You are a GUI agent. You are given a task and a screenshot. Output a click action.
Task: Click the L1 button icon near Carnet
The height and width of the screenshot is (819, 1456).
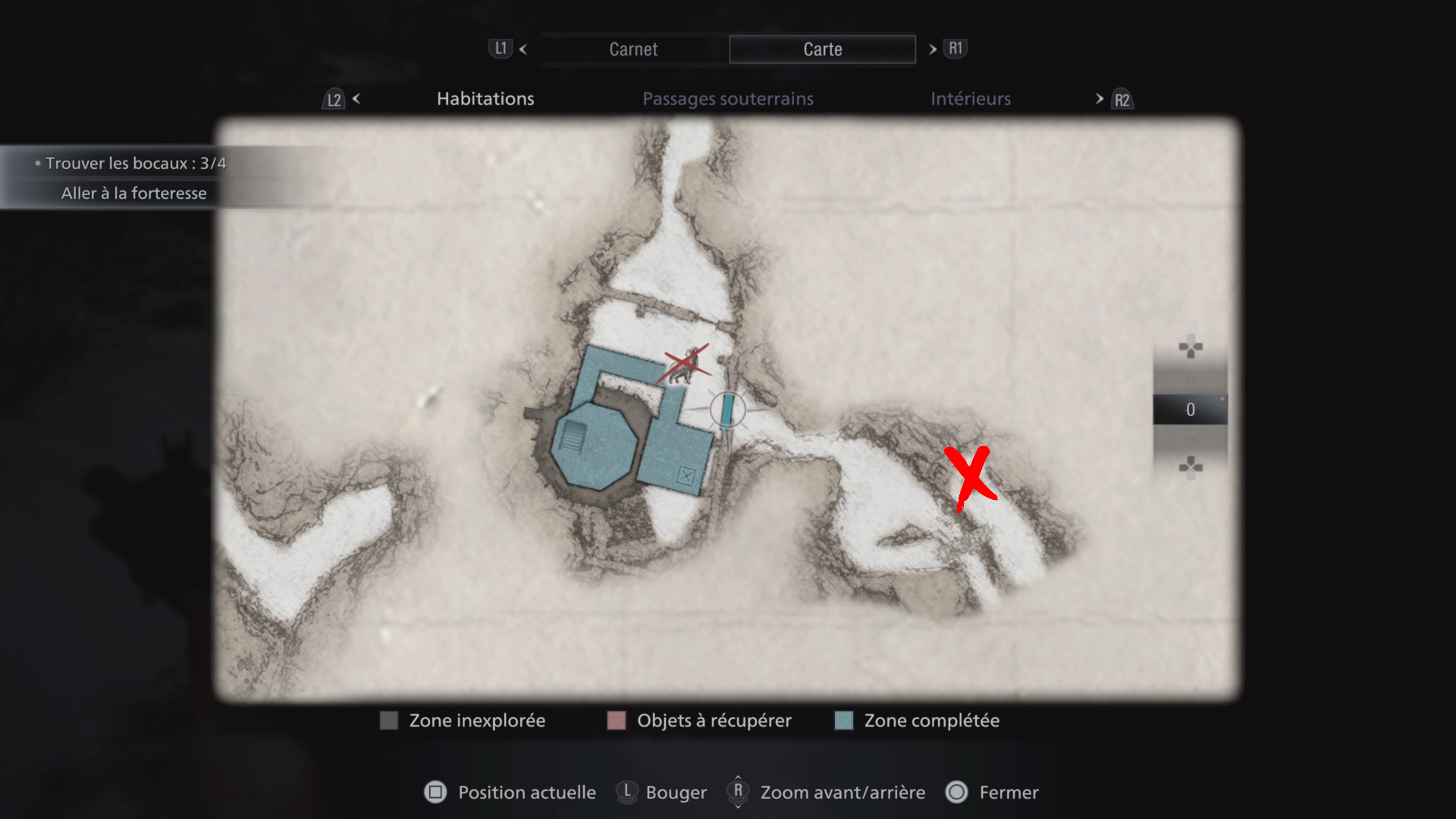[501, 49]
